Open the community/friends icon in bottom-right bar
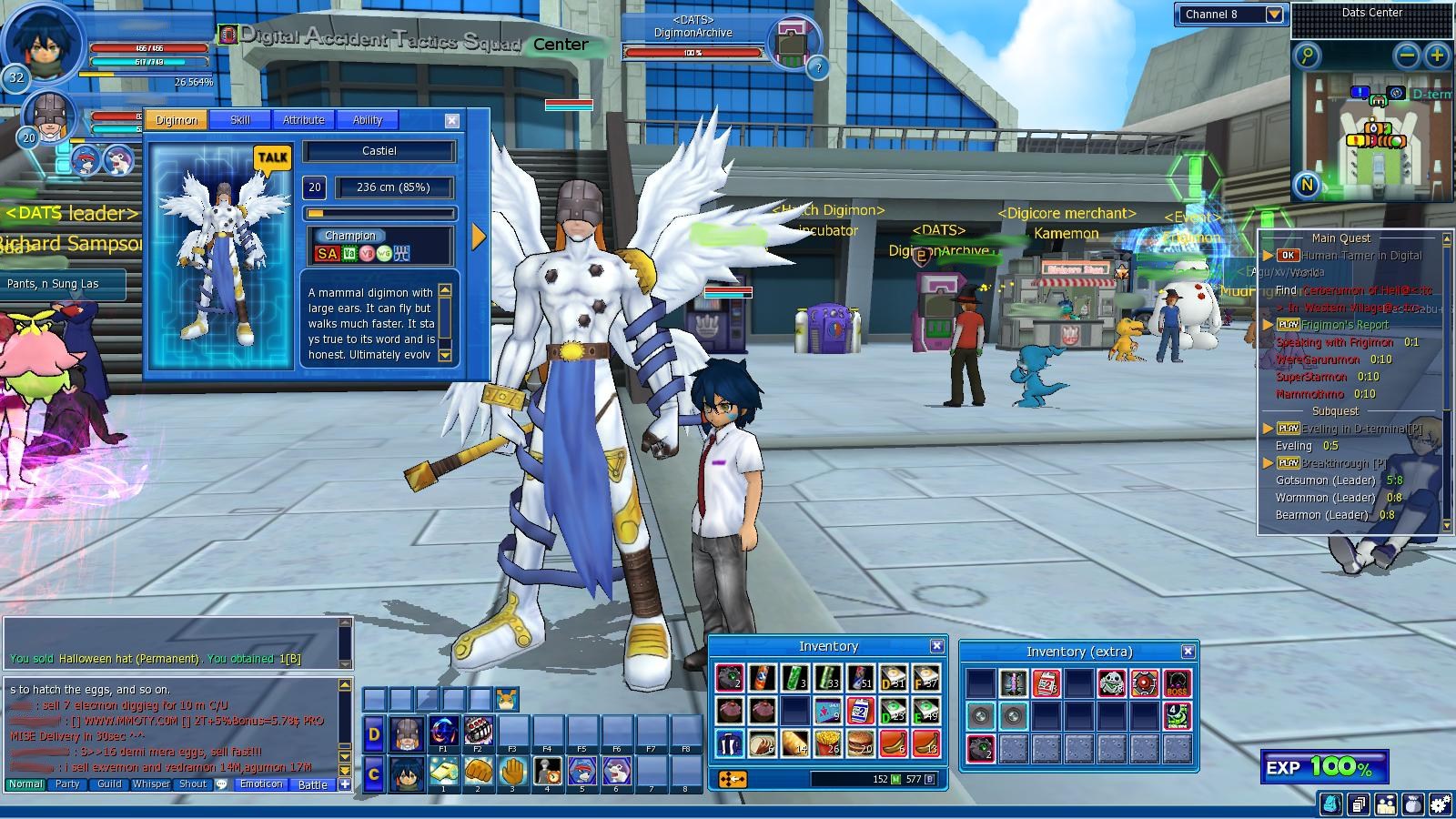 (1386, 804)
